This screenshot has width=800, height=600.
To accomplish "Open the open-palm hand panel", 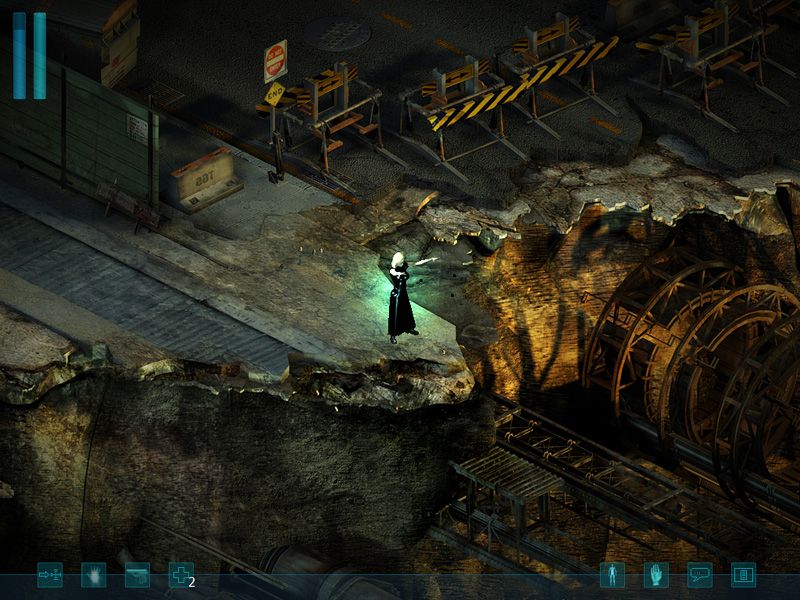I will pos(655,575).
